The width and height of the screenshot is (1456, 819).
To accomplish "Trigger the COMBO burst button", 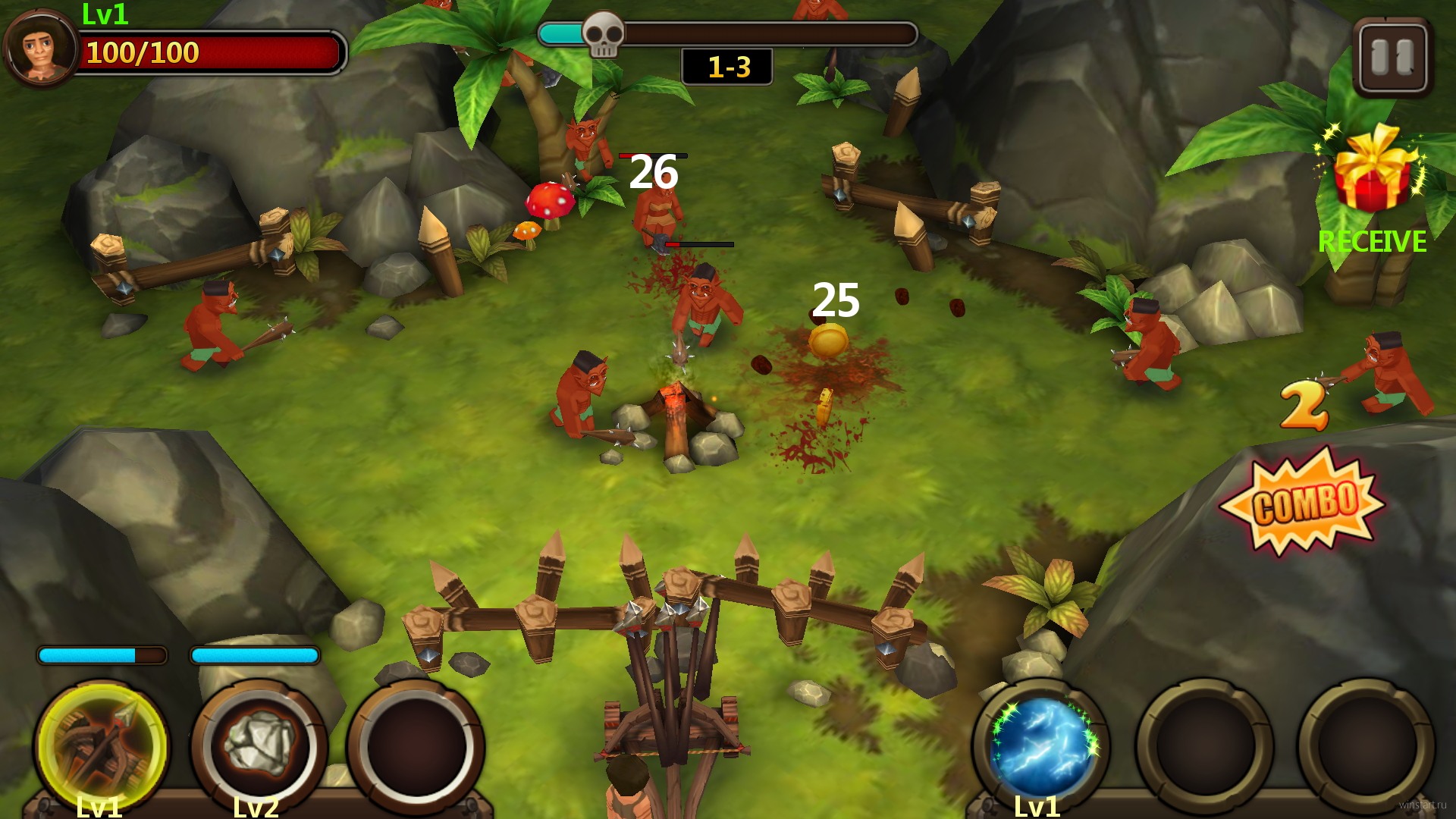I will [1303, 502].
